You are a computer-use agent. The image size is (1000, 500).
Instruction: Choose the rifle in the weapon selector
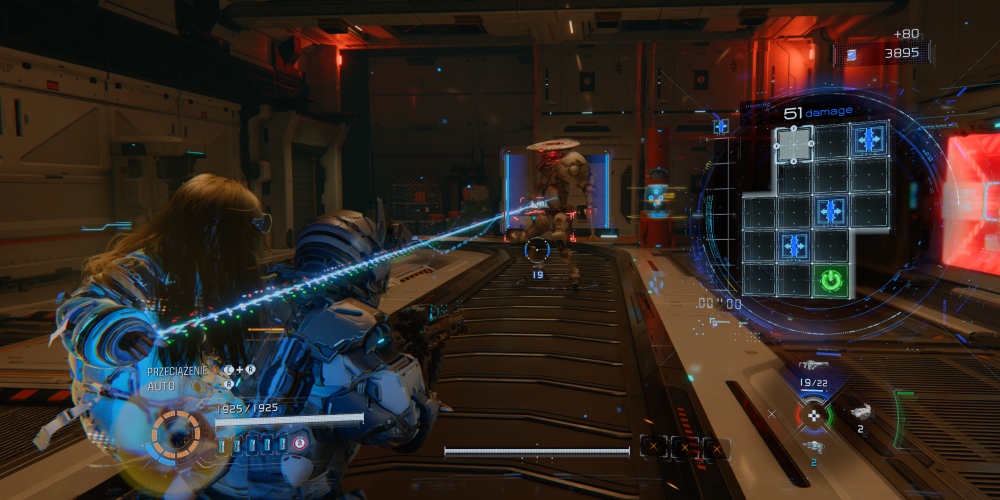[812, 366]
